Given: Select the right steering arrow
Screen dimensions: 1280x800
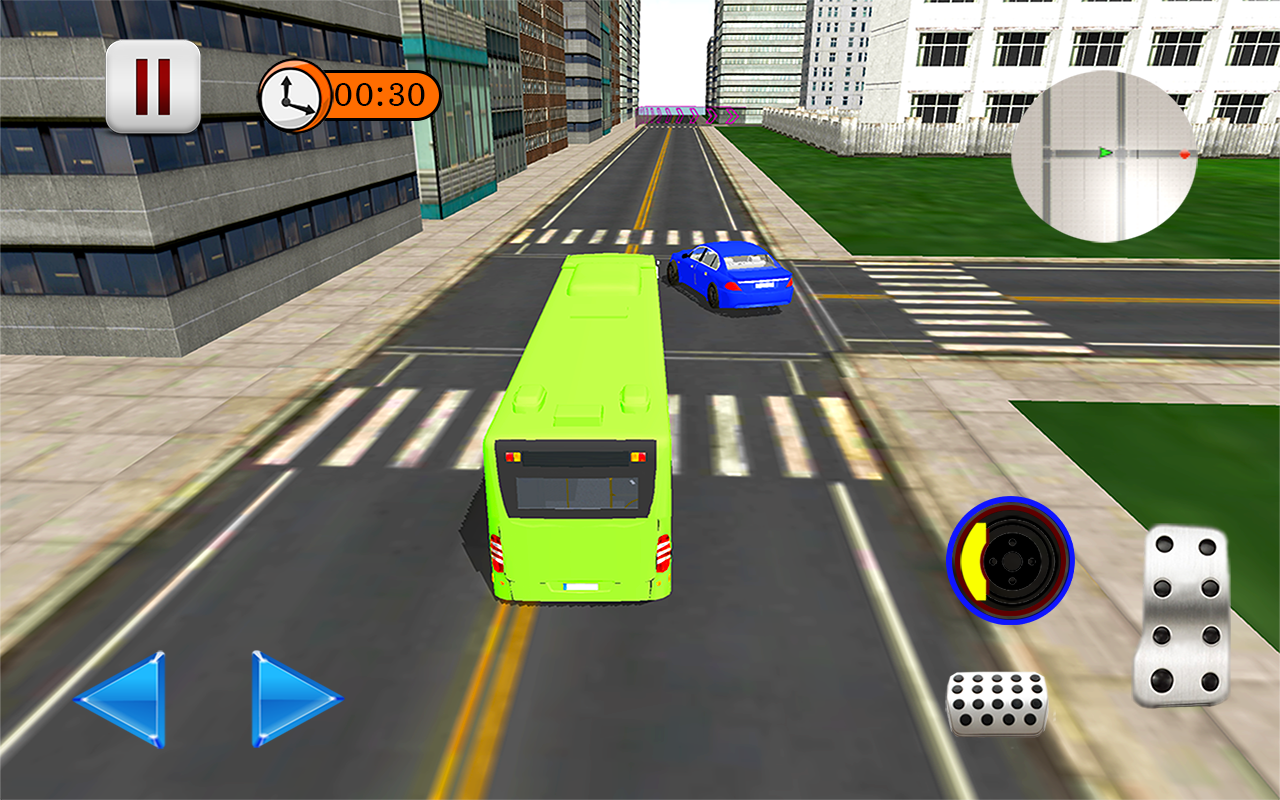Looking at the screenshot, I should (289, 701).
